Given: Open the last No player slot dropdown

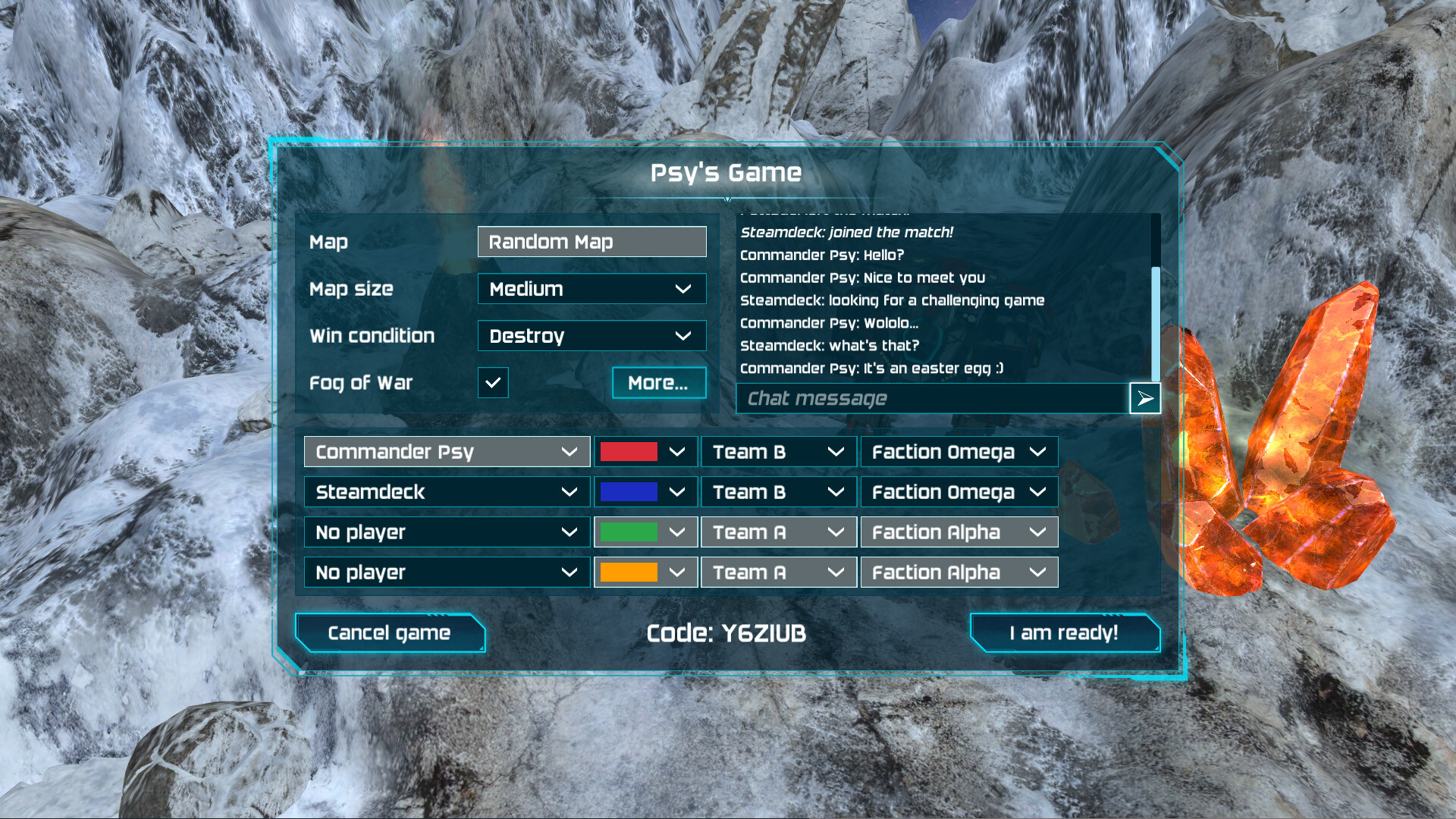Looking at the screenshot, I should 446,572.
